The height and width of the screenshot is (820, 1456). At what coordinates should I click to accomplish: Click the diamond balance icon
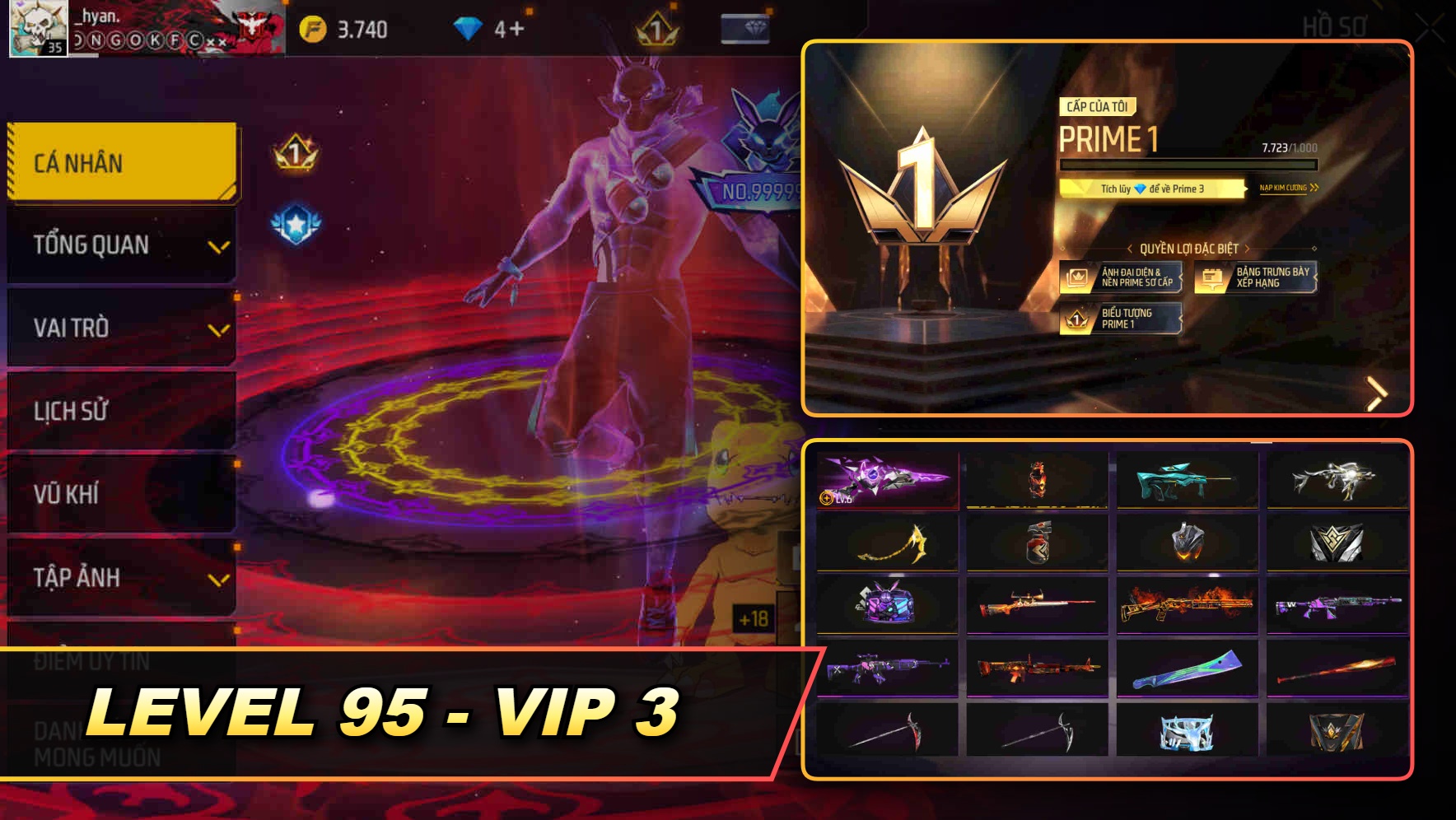tap(467, 26)
